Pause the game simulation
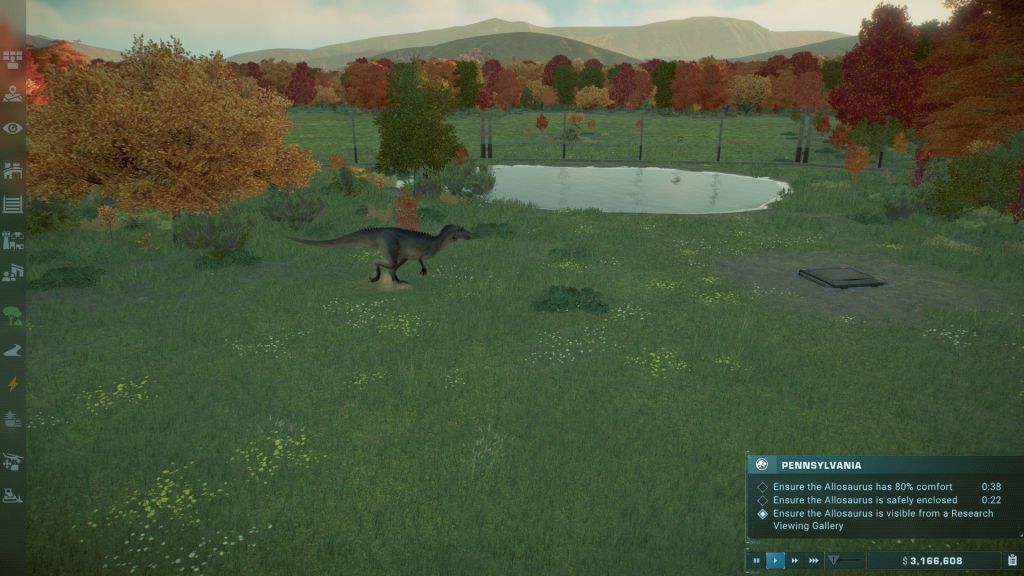The image size is (1024, 576). (757, 561)
